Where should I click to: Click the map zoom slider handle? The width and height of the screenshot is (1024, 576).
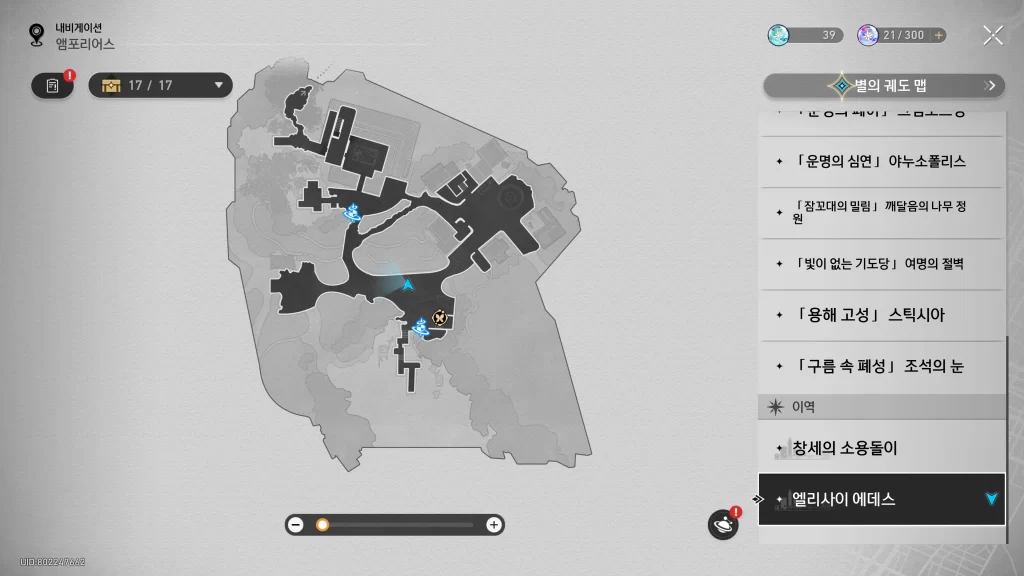tap(322, 525)
